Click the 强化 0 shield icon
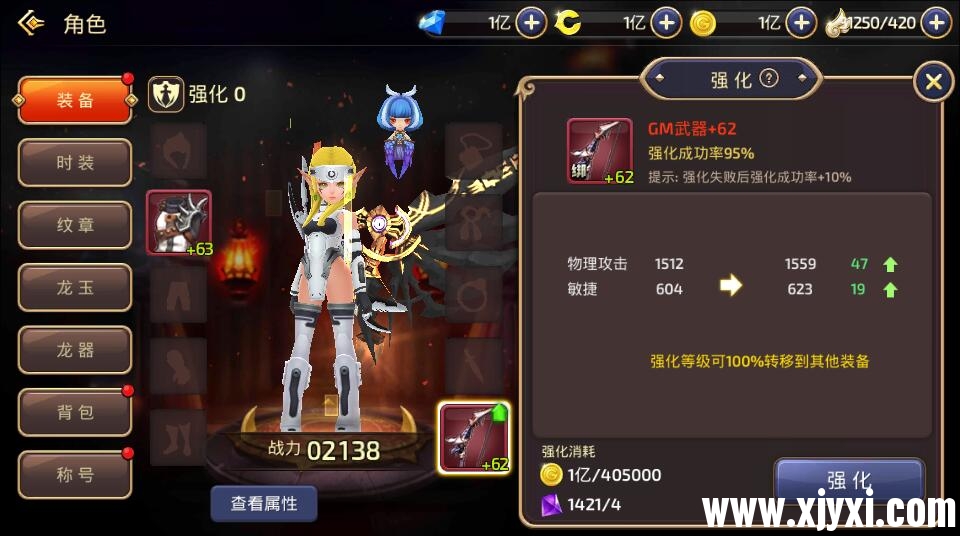The image size is (960, 536). coord(166,94)
